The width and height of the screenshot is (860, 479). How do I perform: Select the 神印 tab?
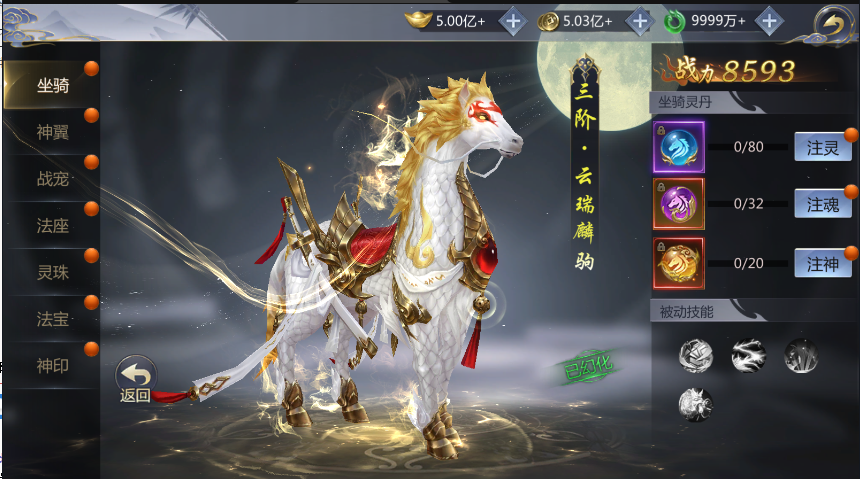pyautogui.click(x=52, y=365)
